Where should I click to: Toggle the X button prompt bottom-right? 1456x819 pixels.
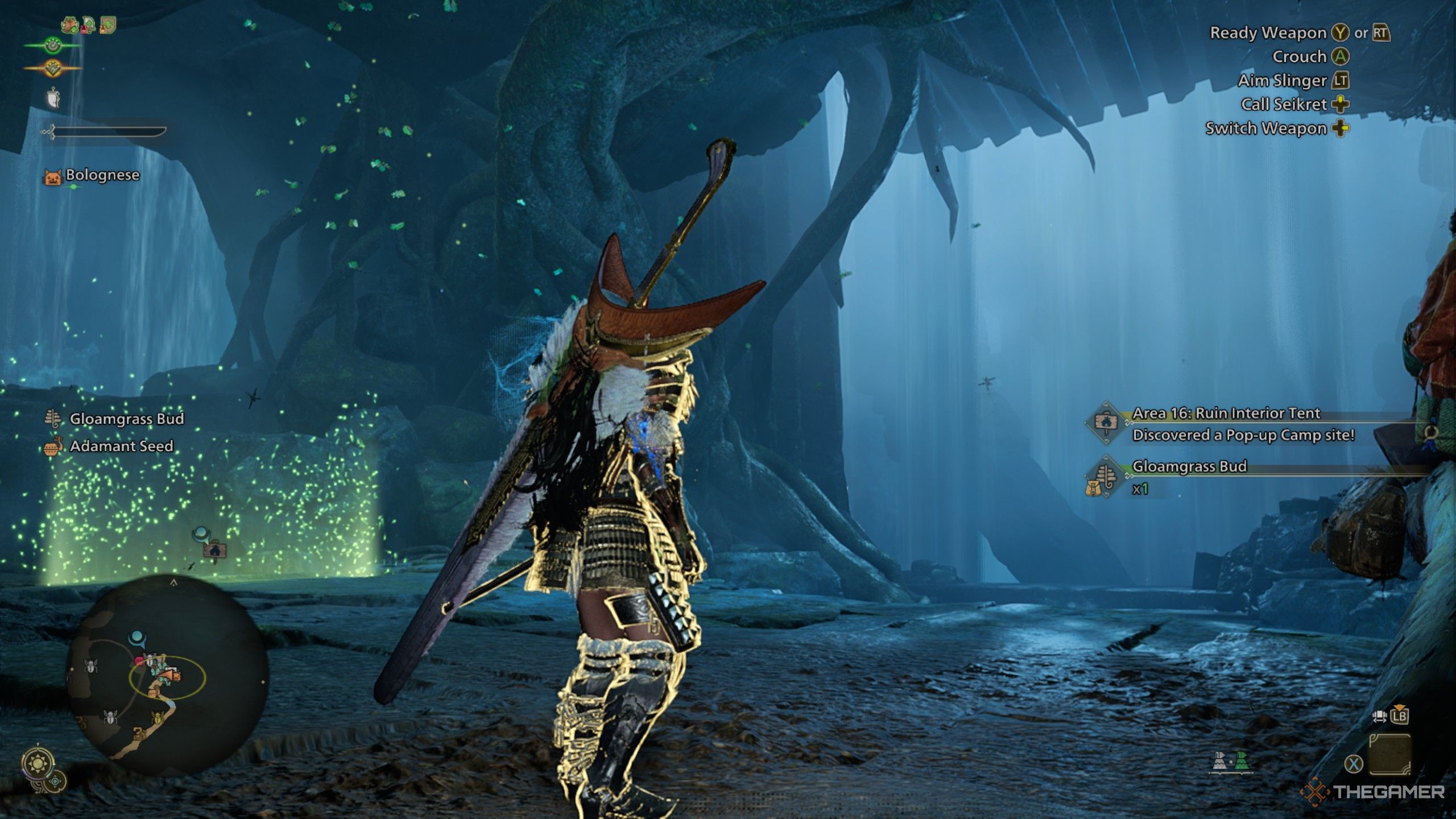pos(1354,765)
